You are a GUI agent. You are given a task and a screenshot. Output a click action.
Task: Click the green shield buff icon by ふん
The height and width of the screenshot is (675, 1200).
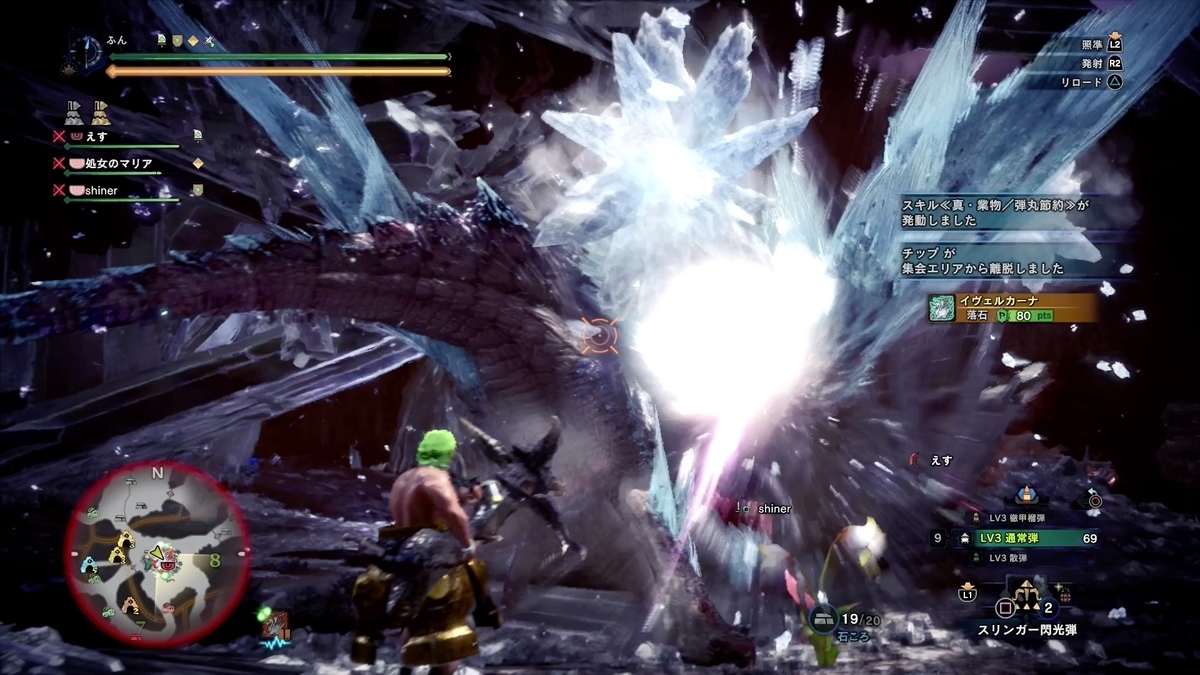pyautogui.click(x=176, y=40)
